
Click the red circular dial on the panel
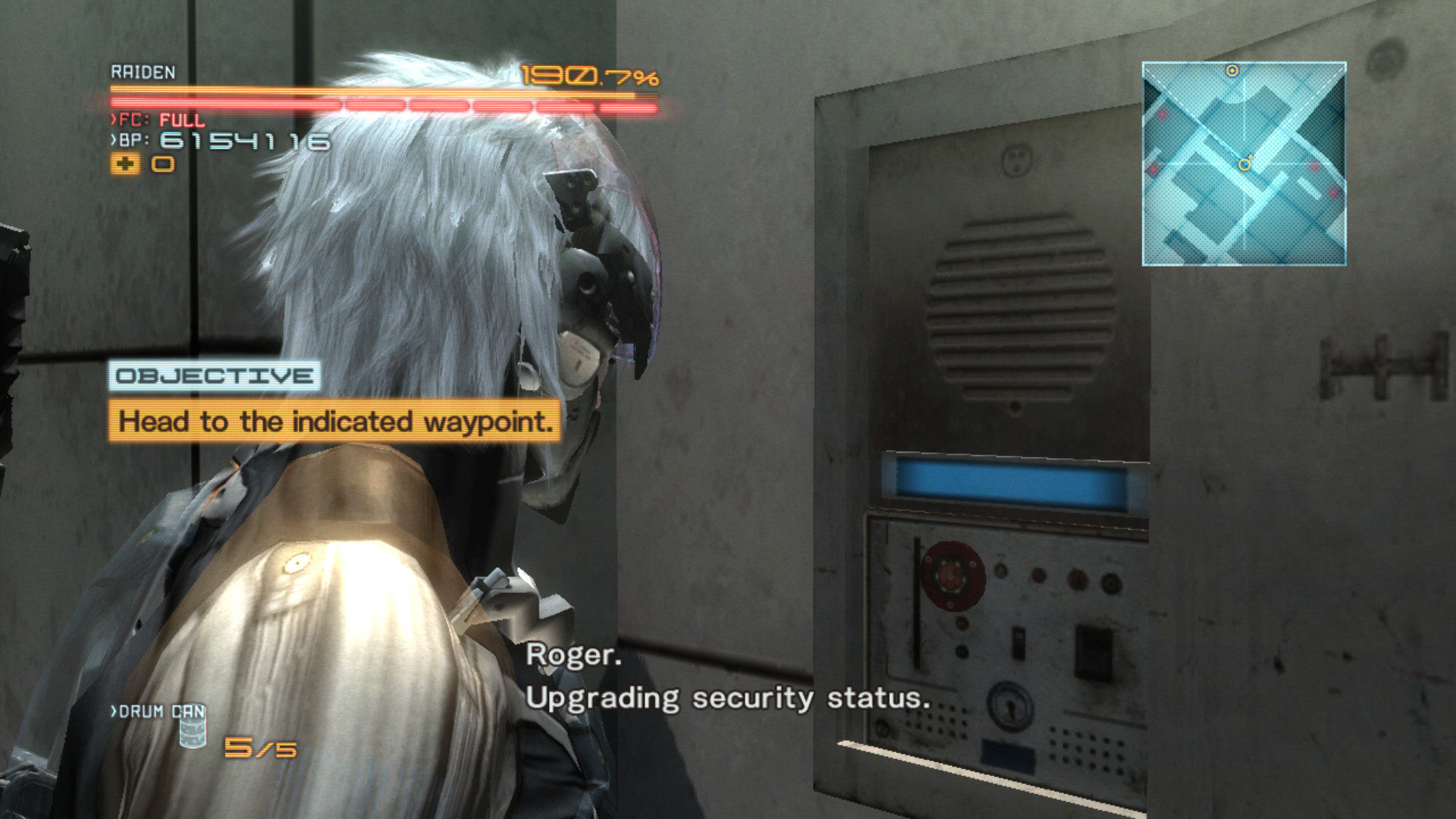[x=951, y=576]
